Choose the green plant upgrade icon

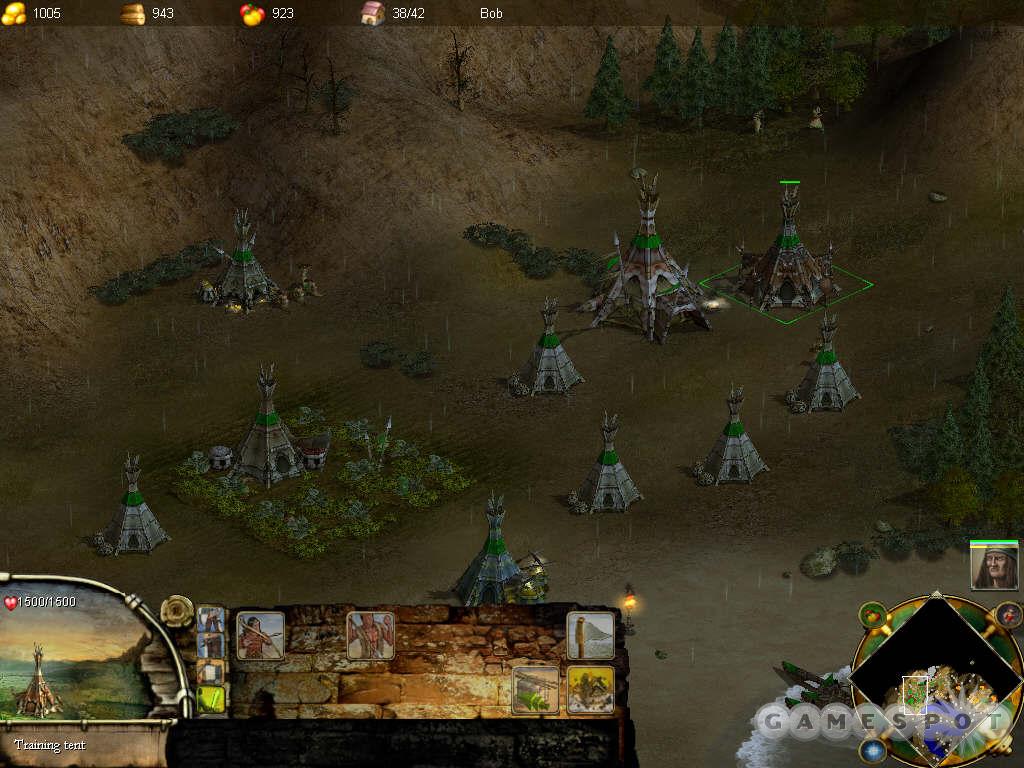point(536,689)
